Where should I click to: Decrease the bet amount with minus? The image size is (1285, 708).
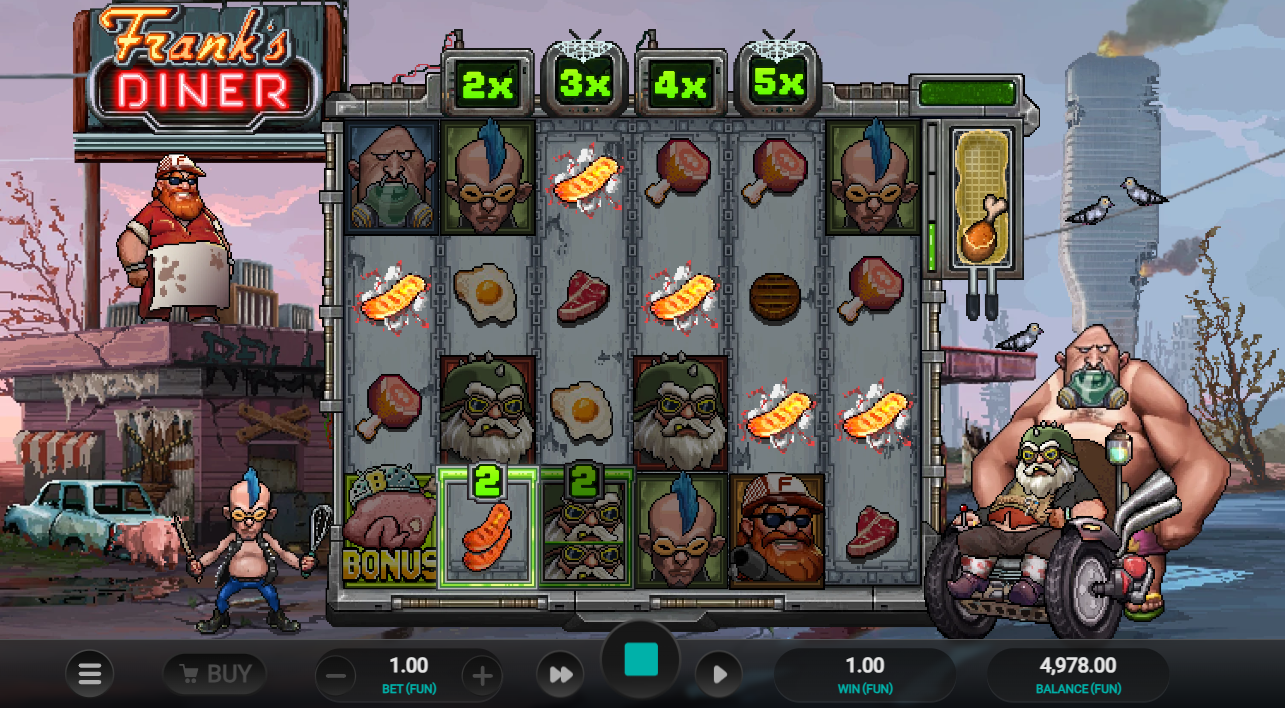[x=336, y=676]
